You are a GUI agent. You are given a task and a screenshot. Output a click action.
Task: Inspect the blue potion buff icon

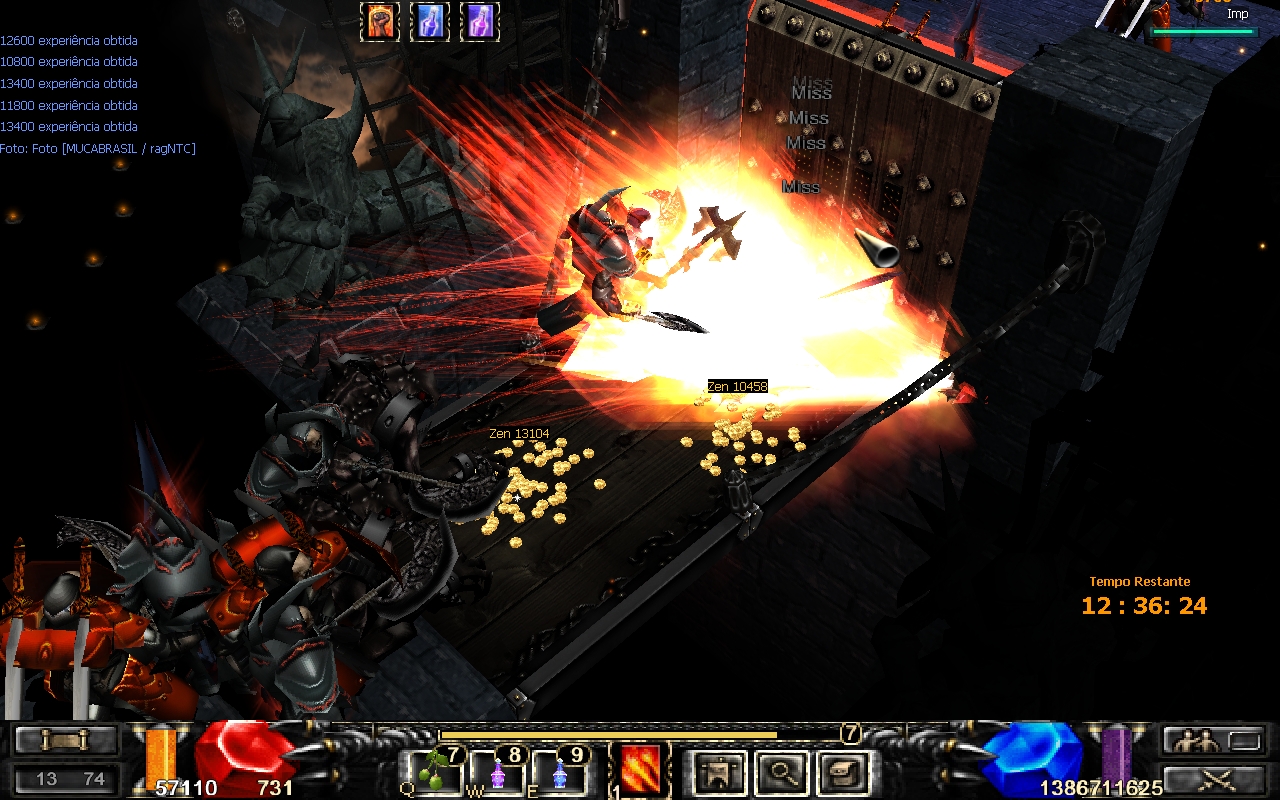coord(430,22)
